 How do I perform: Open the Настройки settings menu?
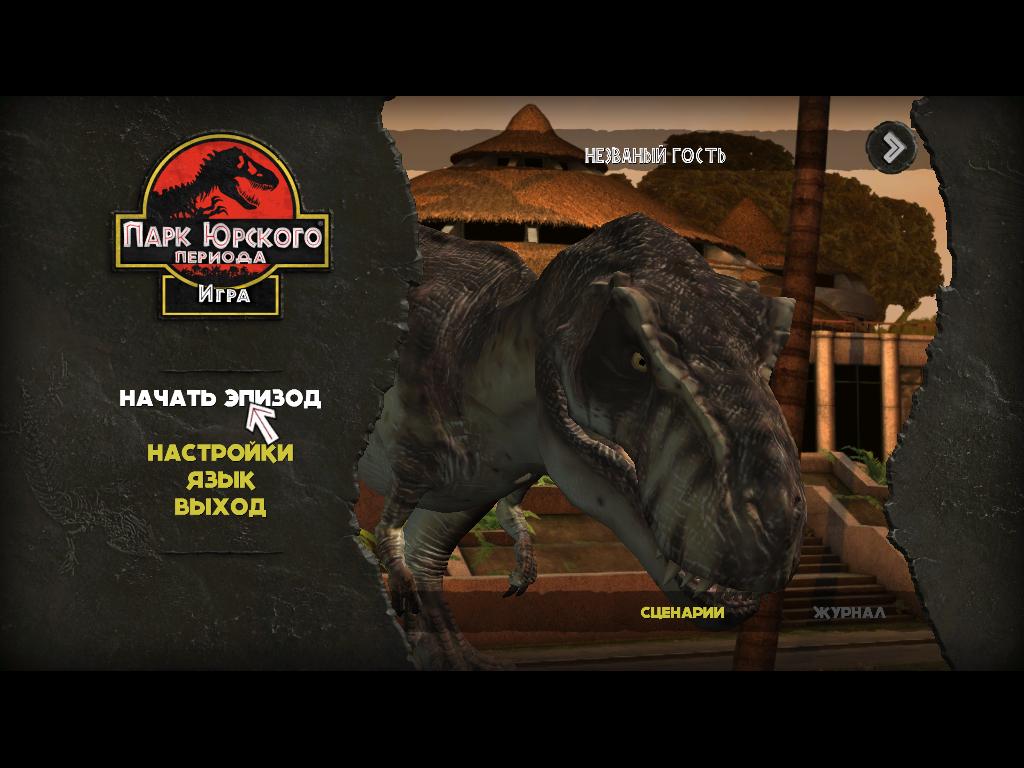(x=220, y=453)
